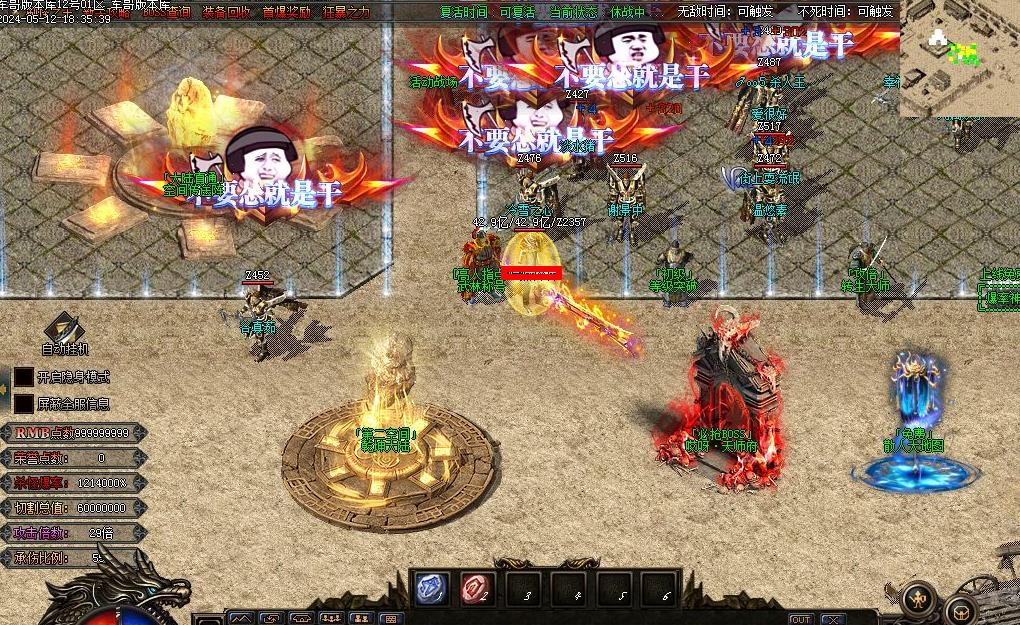Open the round golden figure icon button

click(918, 598)
